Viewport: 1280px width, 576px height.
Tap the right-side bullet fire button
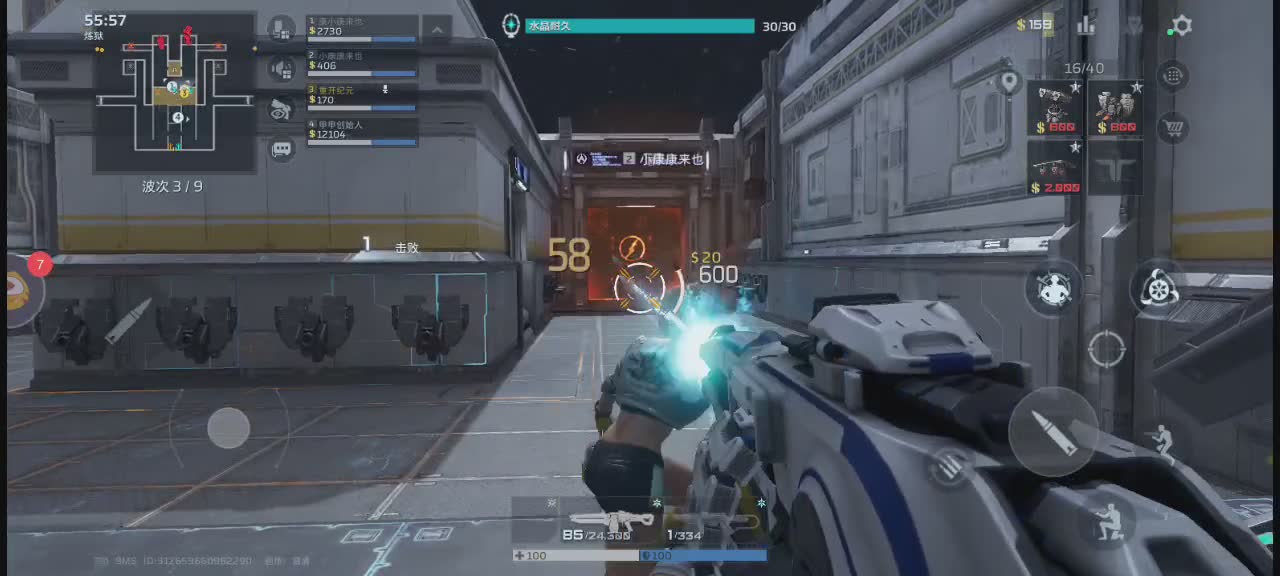pos(1052,431)
